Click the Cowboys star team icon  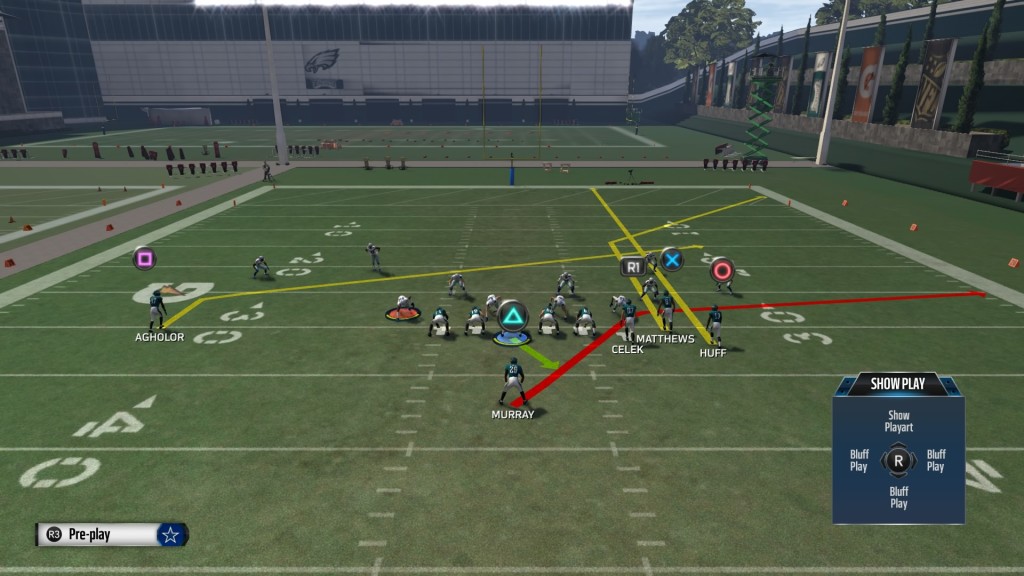click(x=171, y=535)
